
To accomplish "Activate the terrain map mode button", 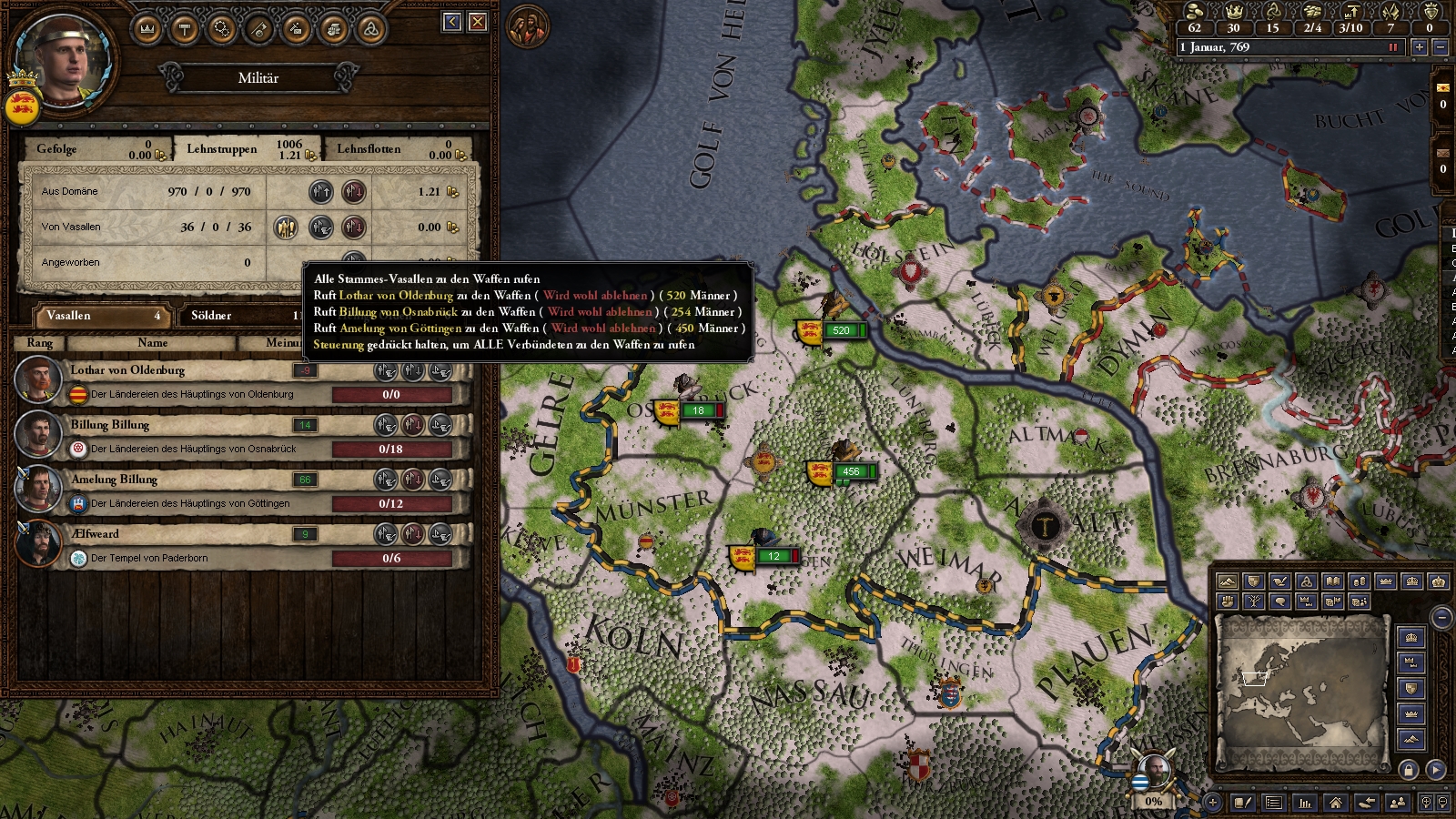I will coord(1228,581).
